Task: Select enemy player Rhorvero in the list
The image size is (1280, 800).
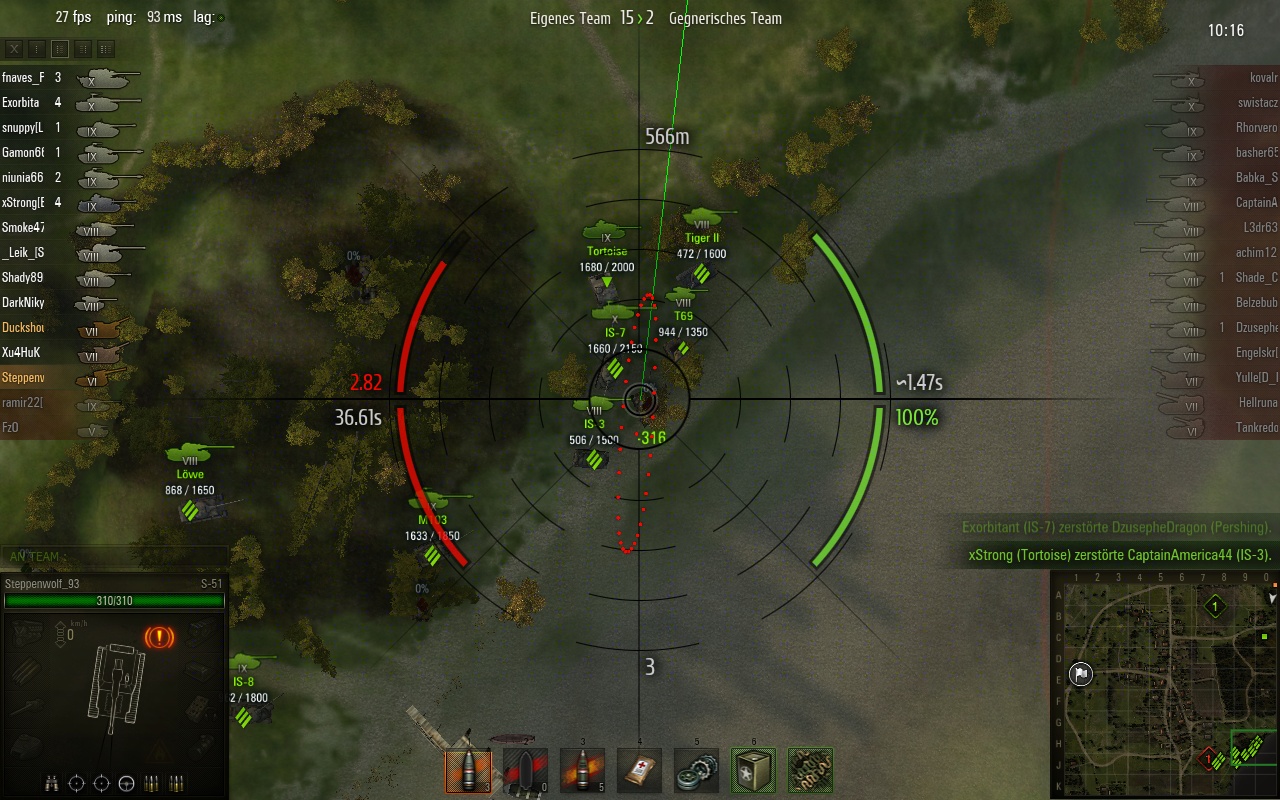Action: [x=1256, y=128]
